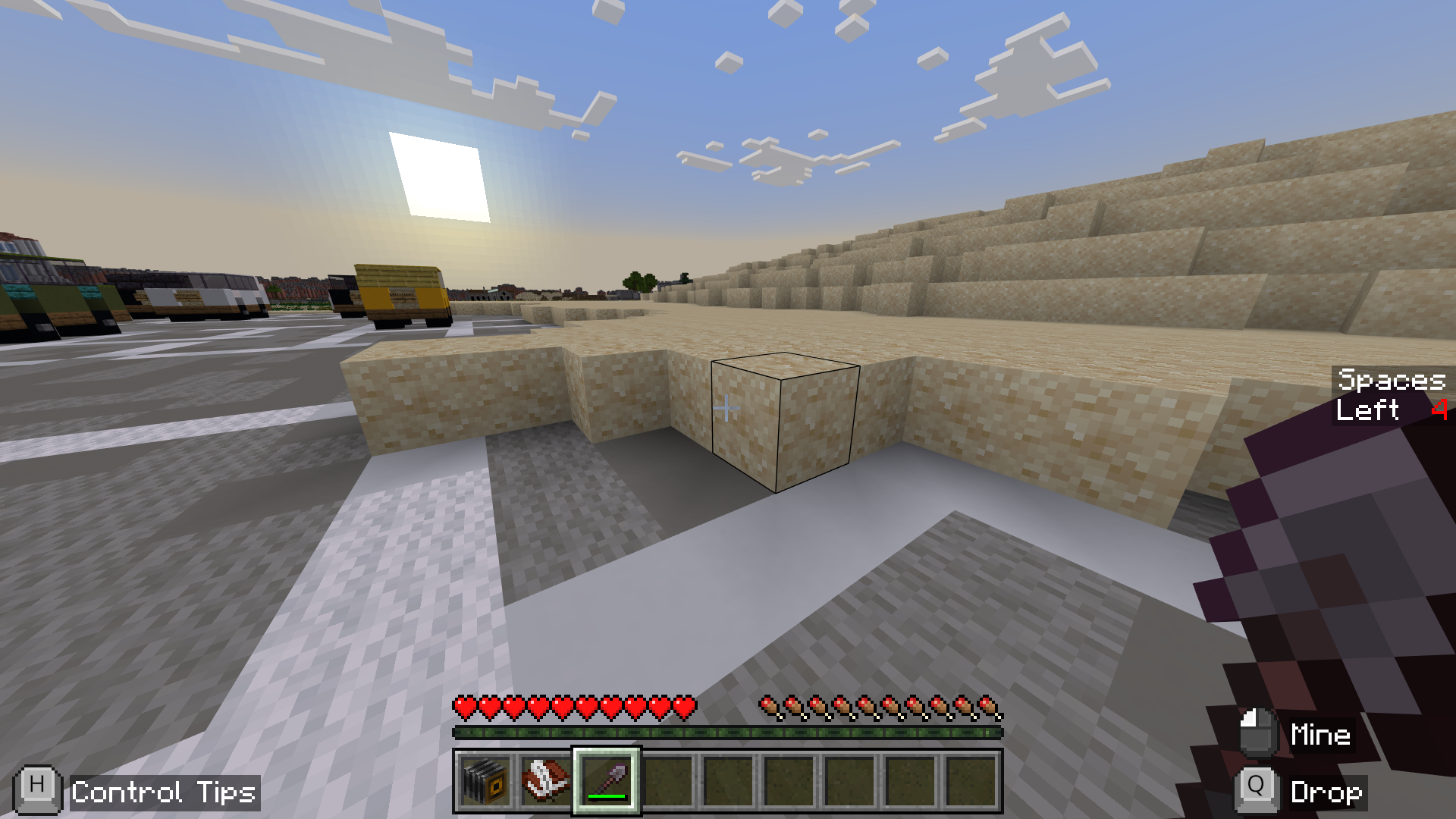Viewport: 1456px width, 819px height.
Task: Click the experience bar below the hearts
Action: (x=728, y=733)
